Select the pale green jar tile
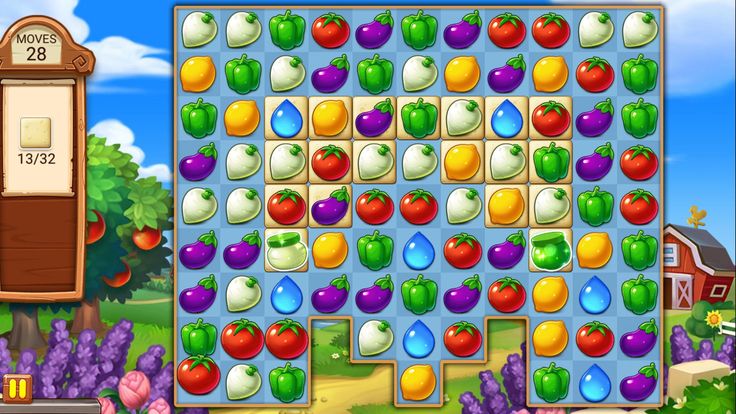Image resolution: width=736 pixels, height=414 pixels. point(286,249)
